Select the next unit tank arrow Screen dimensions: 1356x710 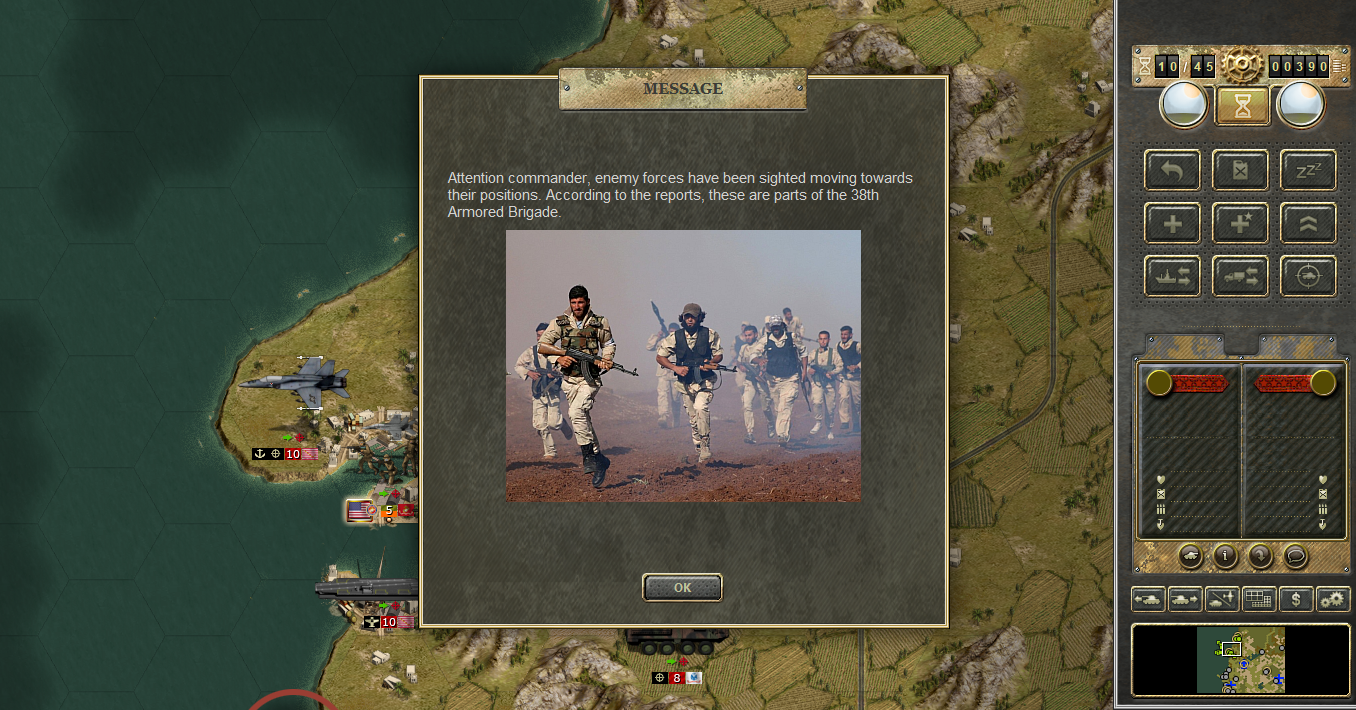[x=1185, y=599]
